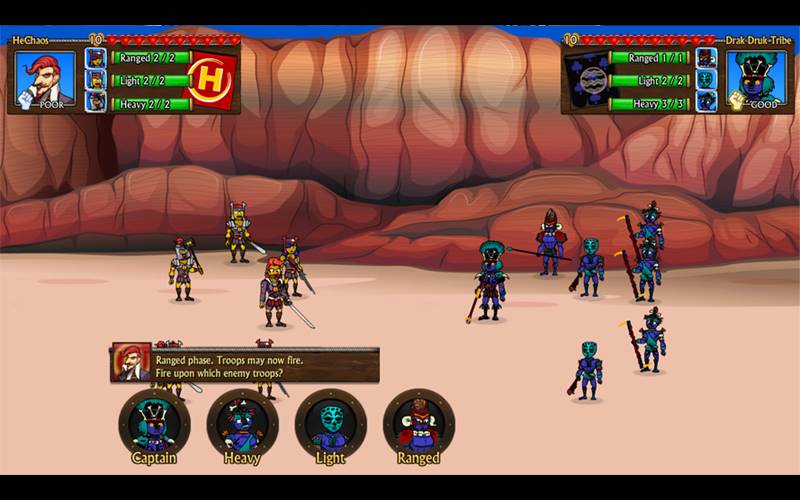Target the enemy Ranged troops
Image resolution: width=800 pixels, height=500 pixels.
tap(418, 424)
